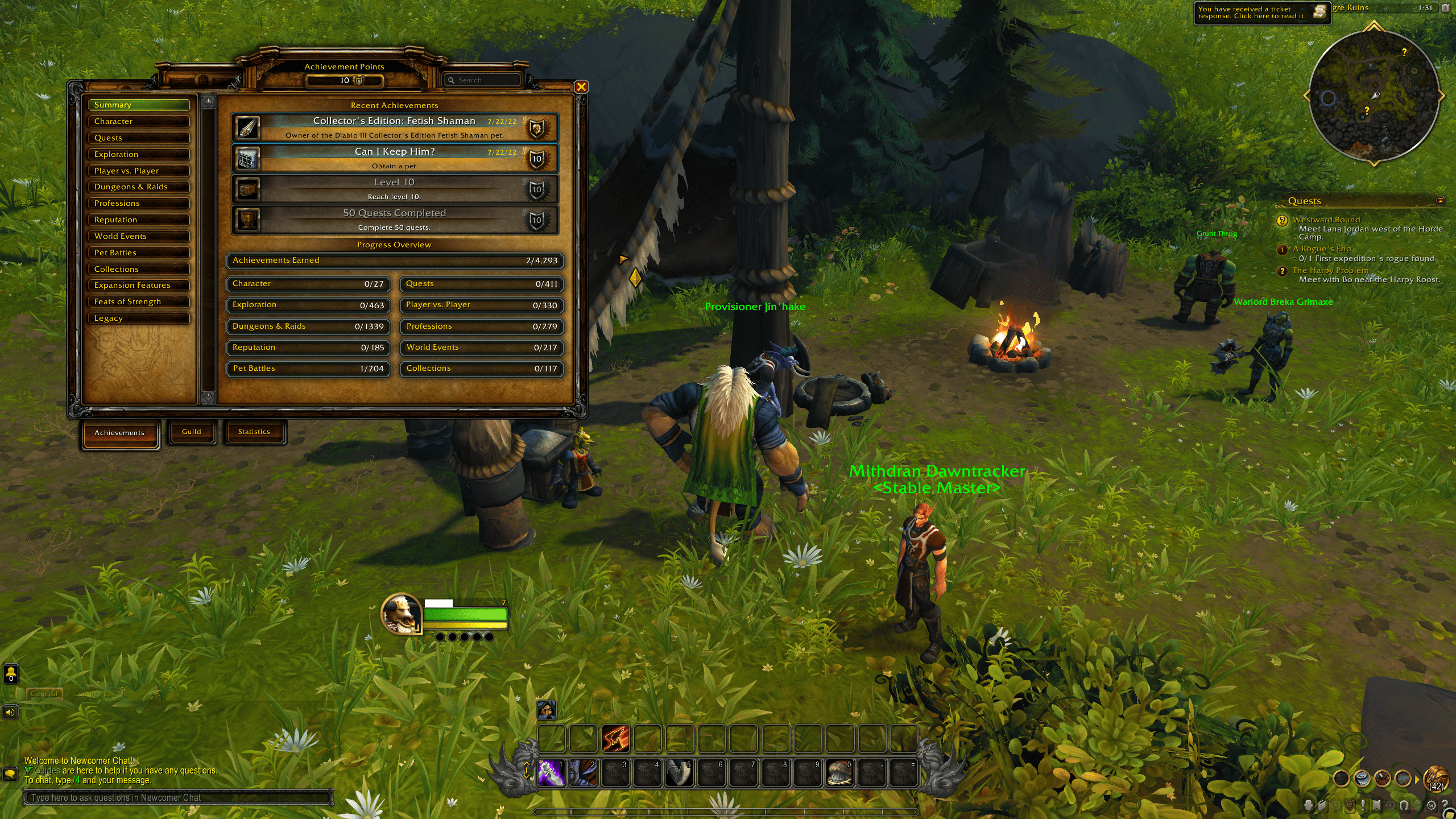Select the Can I Keep Him? achievement

click(x=394, y=158)
